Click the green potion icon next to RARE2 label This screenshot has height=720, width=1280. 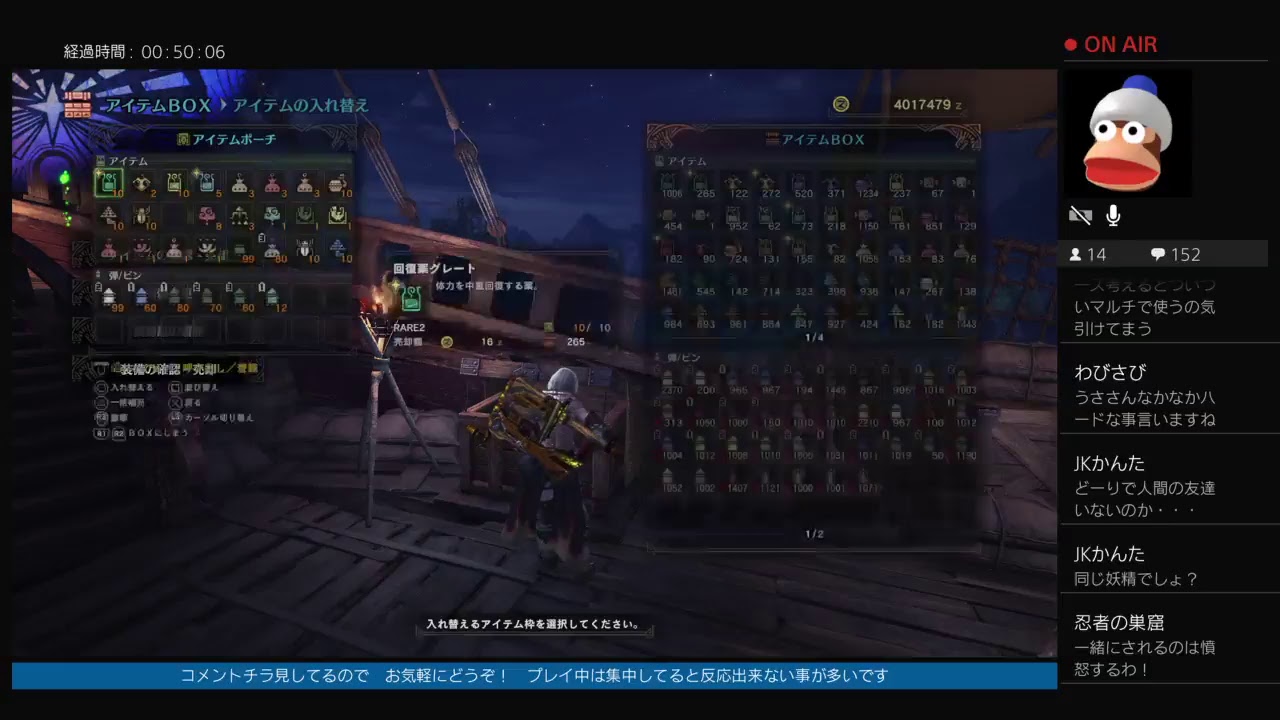[x=410, y=299]
